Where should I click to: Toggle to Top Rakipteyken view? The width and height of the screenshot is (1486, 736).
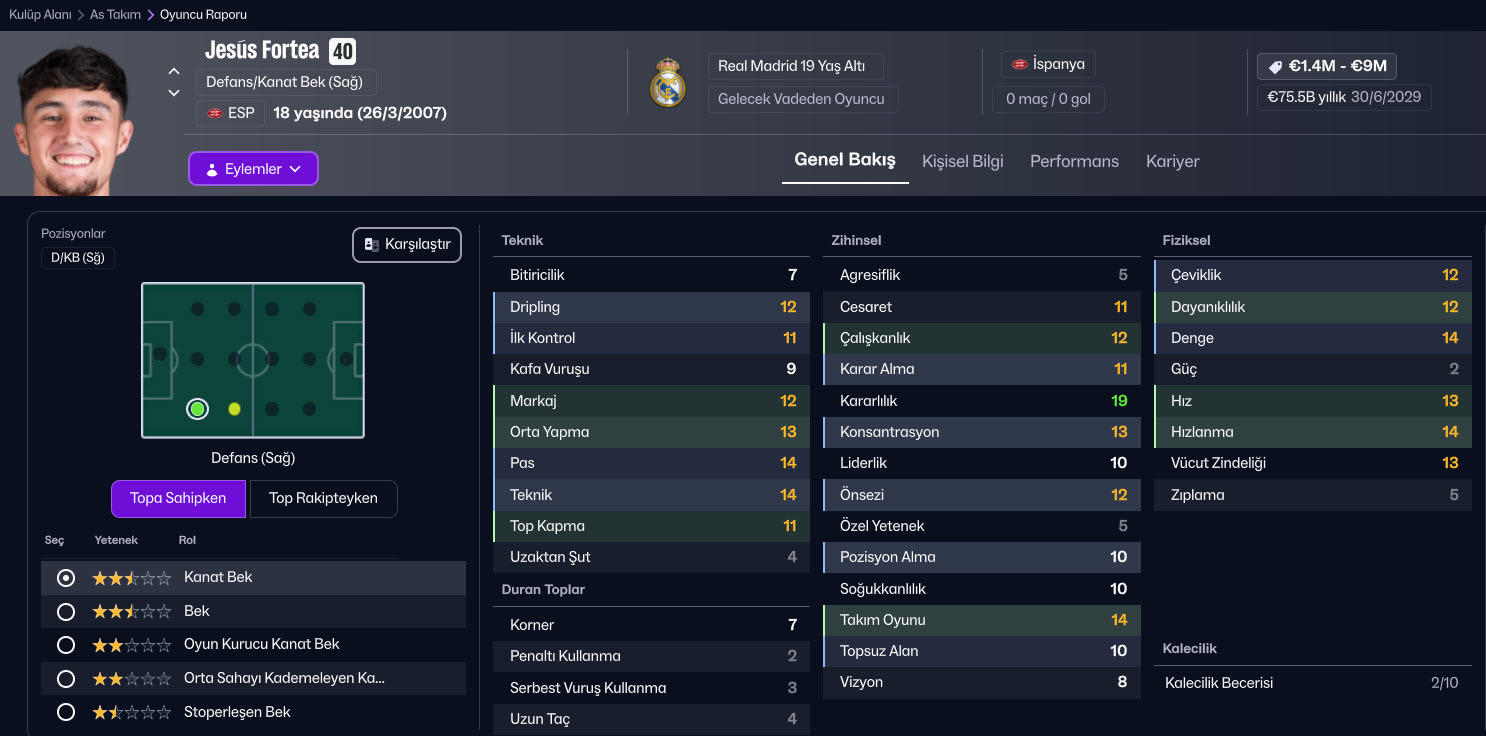(323, 498)
